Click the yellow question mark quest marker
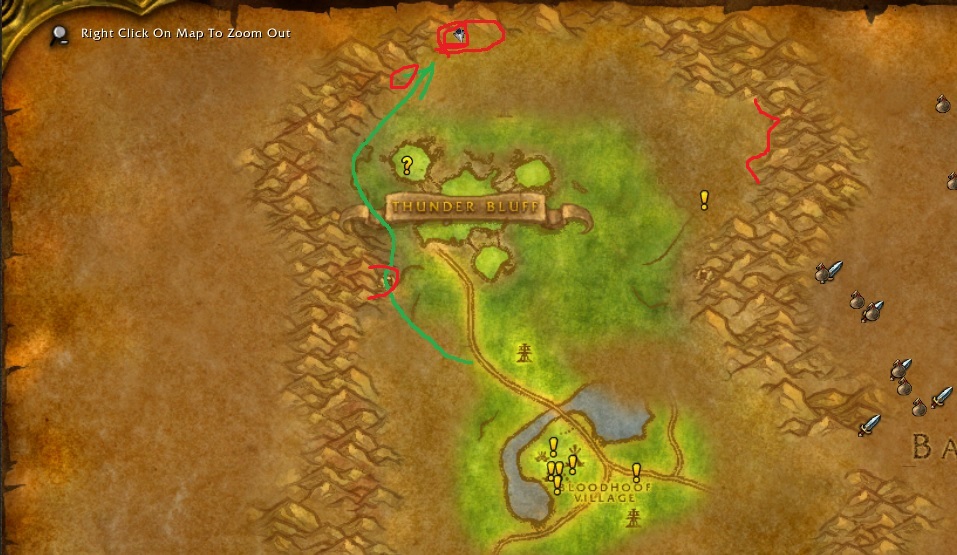957x555 pixels. pyautogui.click(x=407, y=165)
